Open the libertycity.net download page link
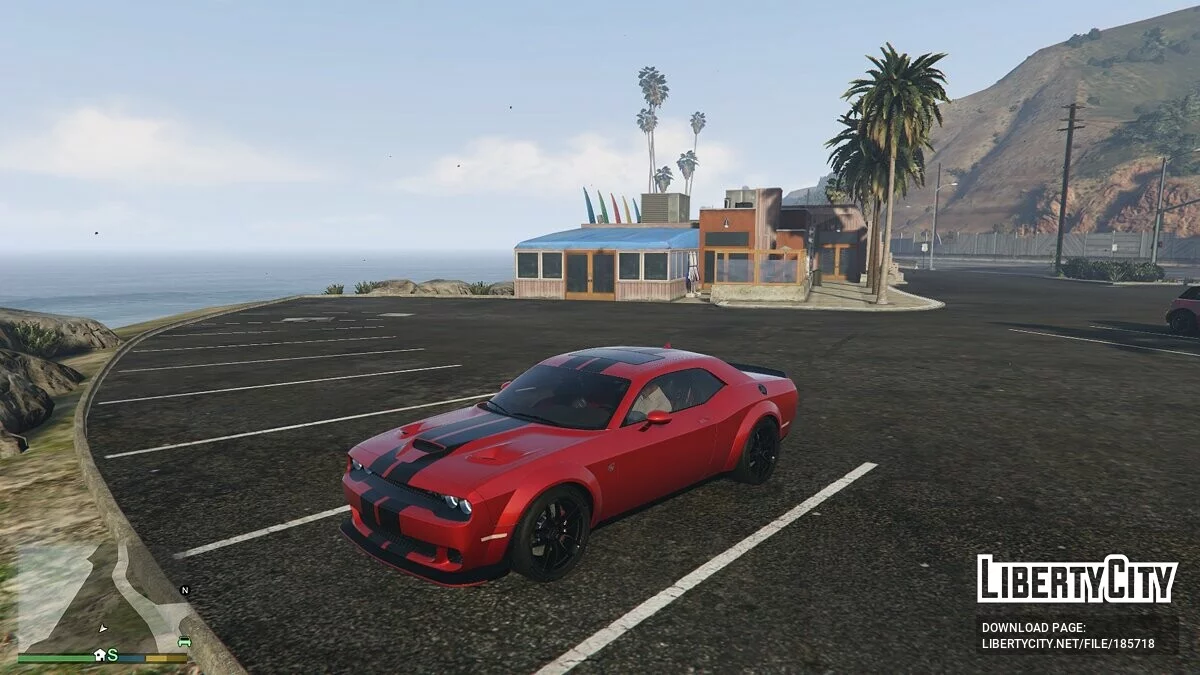Viewport: 1200px width, 675px height. 1068,644
